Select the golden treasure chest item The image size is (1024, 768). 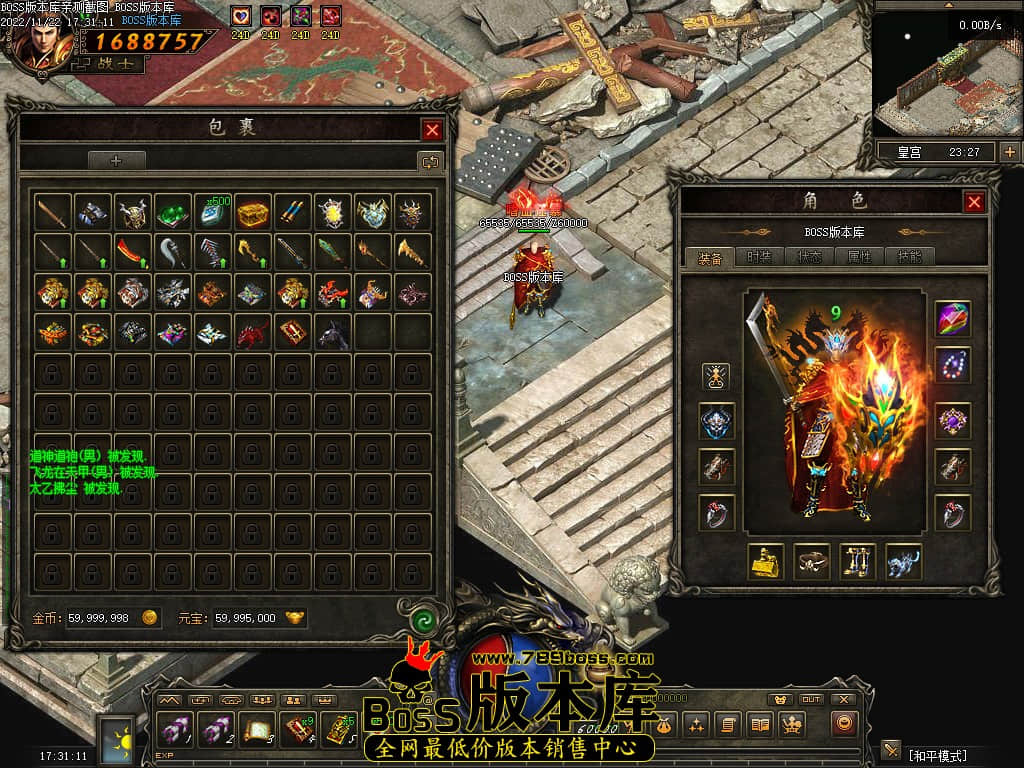252,212
